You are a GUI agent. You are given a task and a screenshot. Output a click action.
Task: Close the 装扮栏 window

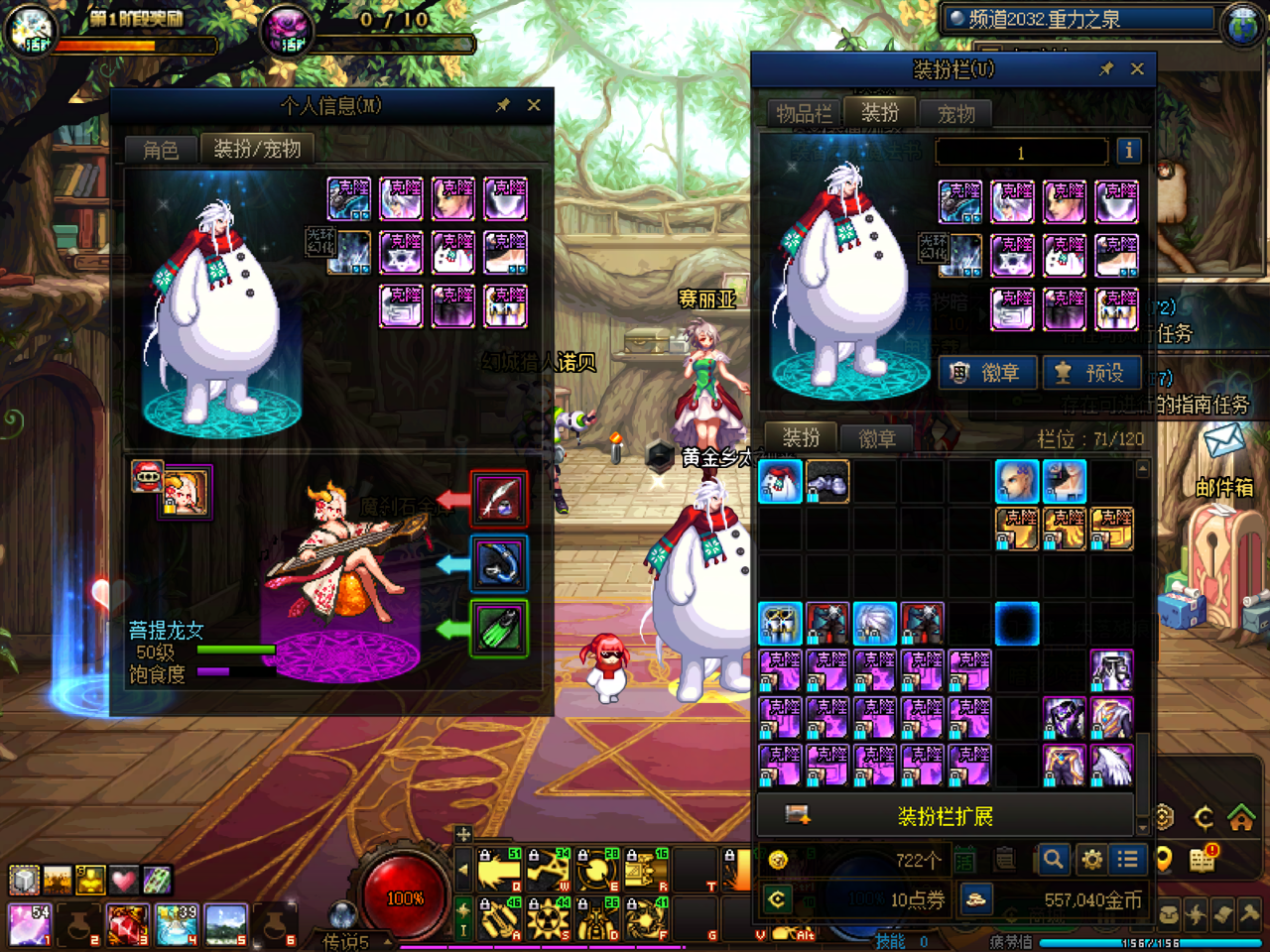point(1137,68)
